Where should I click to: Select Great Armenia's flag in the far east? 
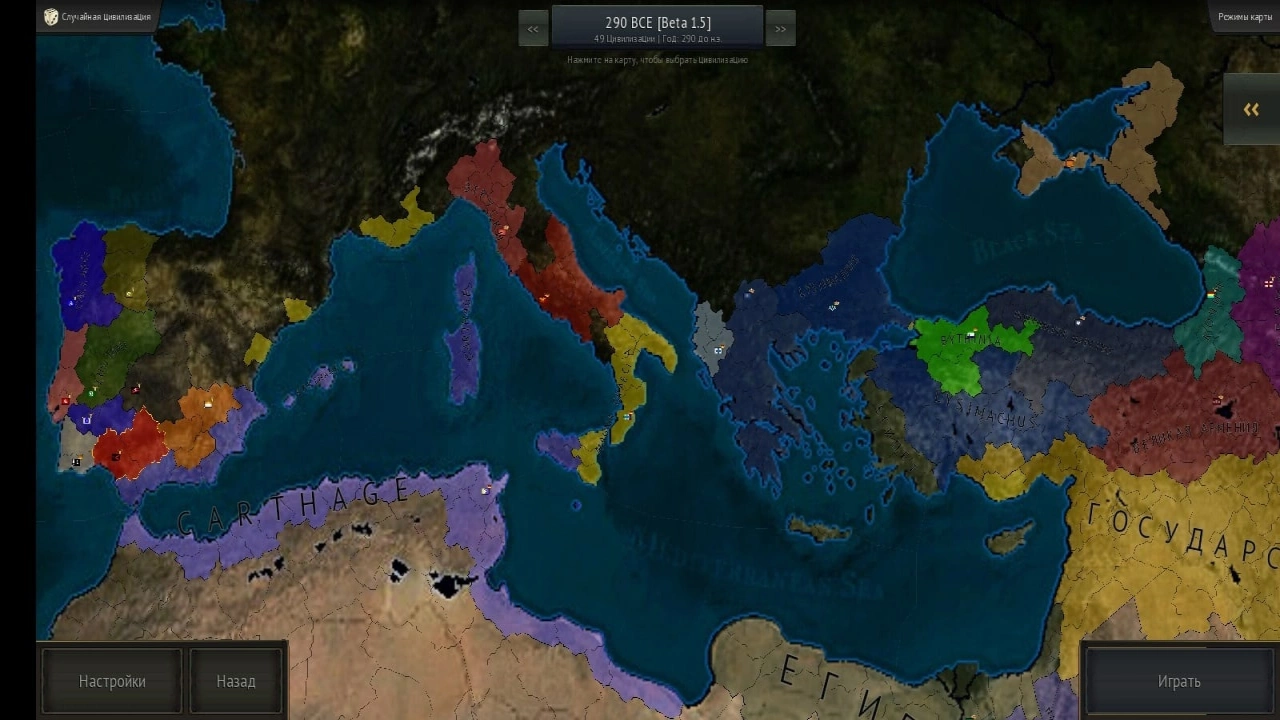(1217, 399)
